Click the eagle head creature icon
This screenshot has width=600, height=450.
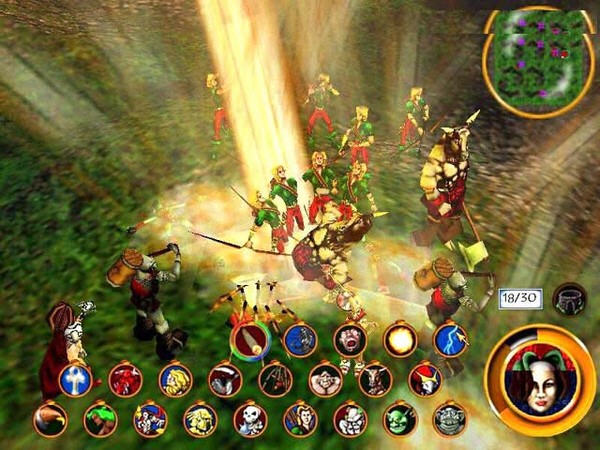pos(50,420)
